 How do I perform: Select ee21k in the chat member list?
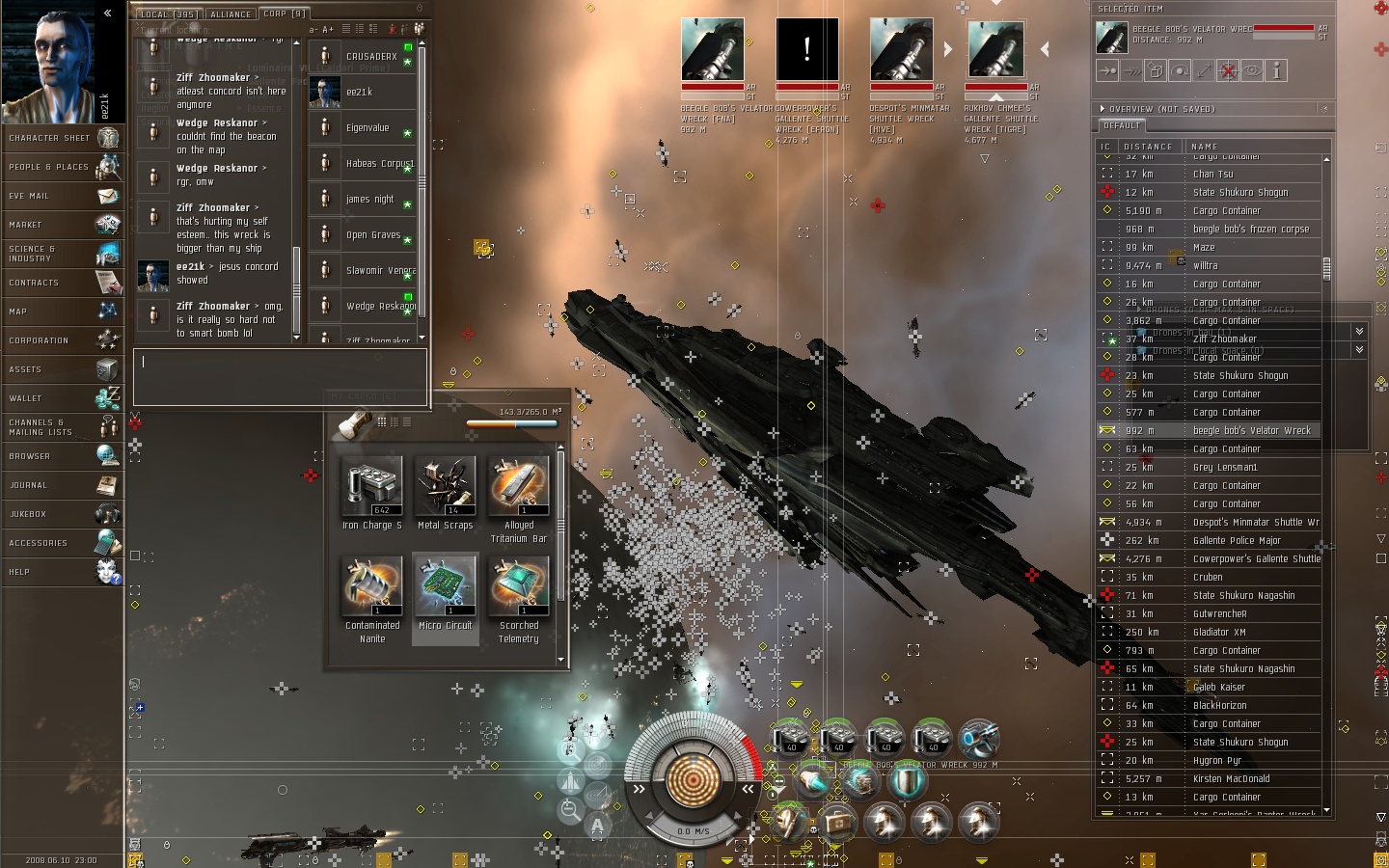(360, 93)
